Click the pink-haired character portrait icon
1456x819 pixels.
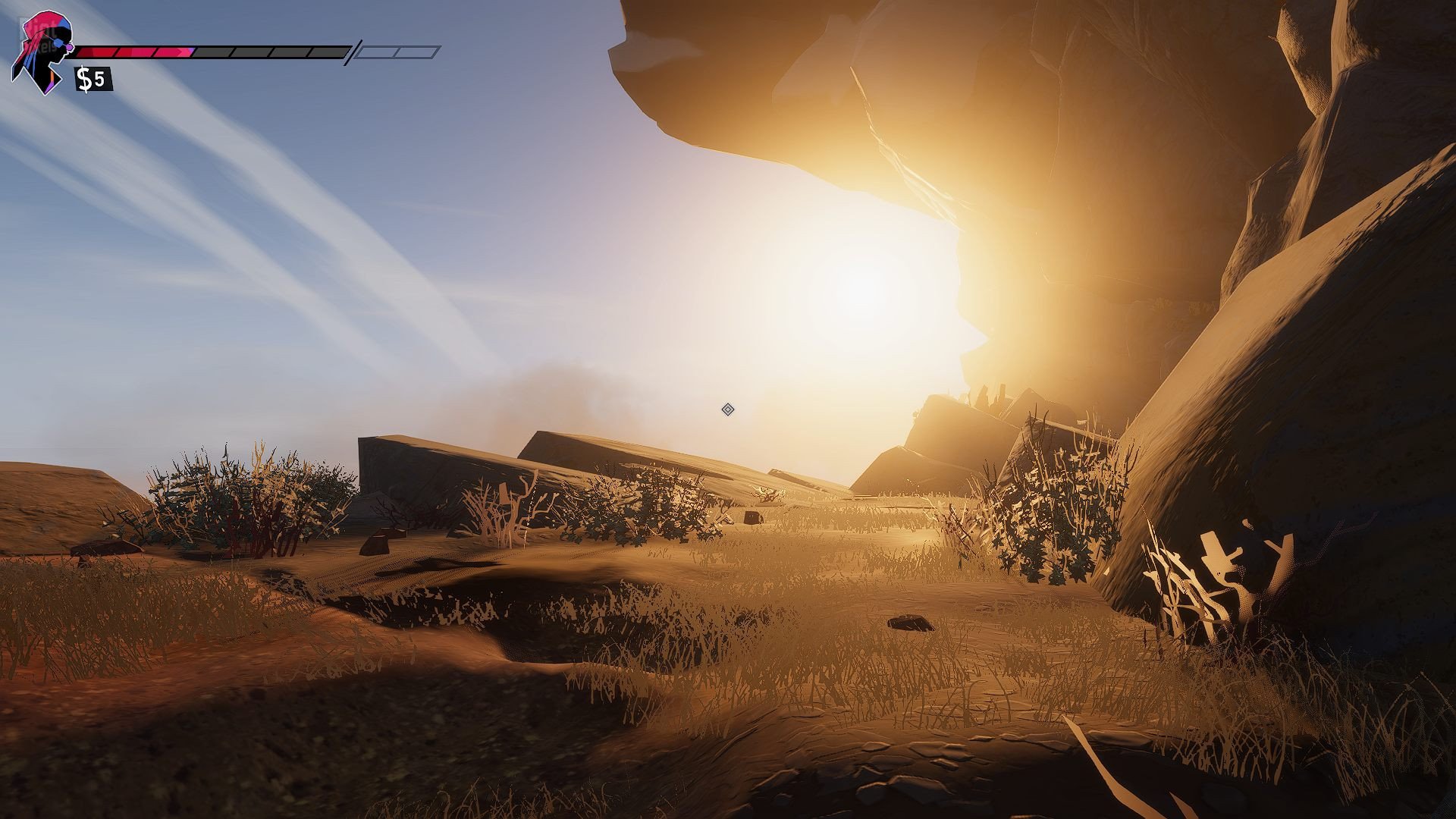click(x=42, y=52)
